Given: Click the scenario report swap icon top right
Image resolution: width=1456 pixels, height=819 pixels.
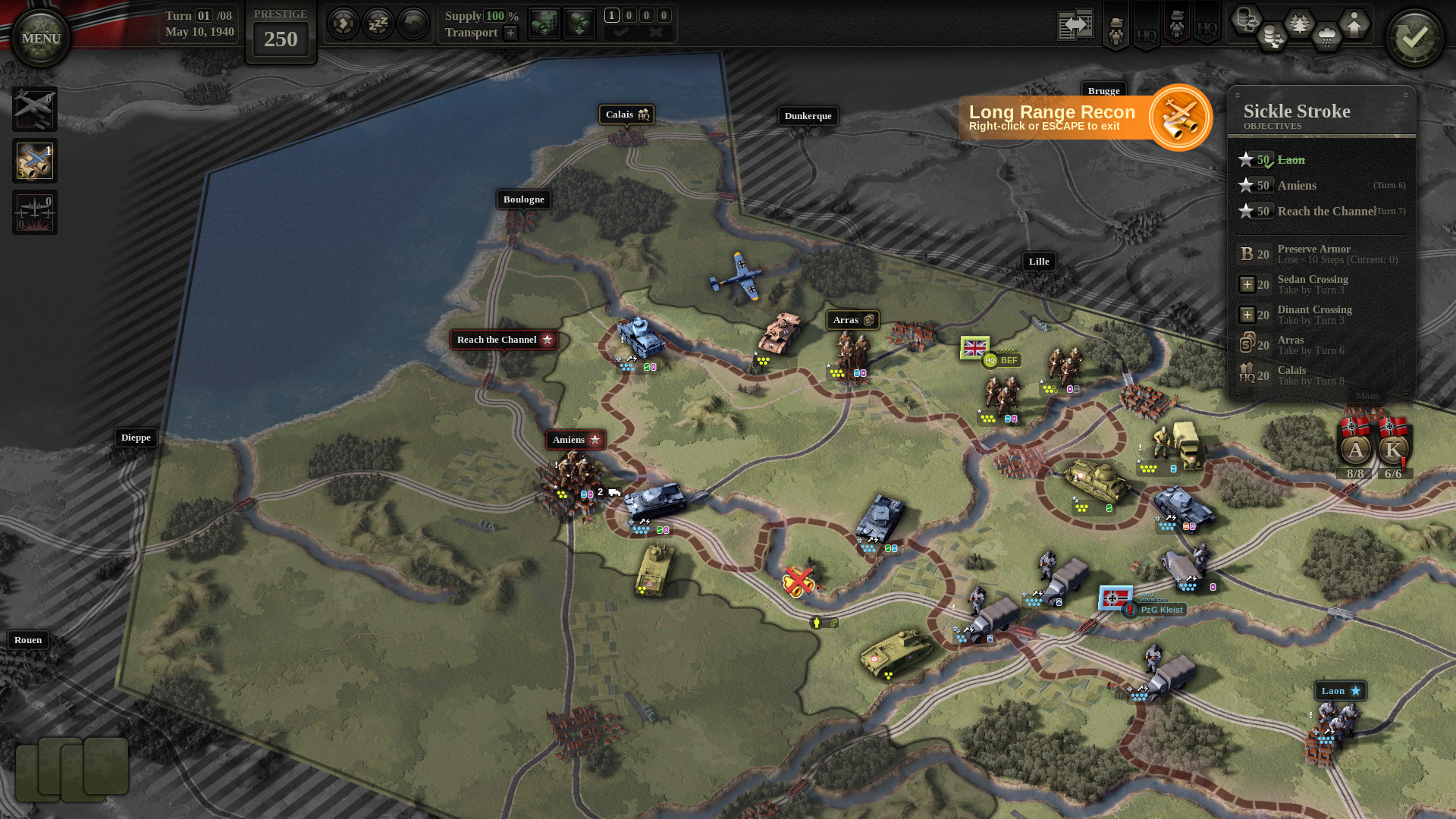Looking at the screenshot, I should (x=1075, y=24).
